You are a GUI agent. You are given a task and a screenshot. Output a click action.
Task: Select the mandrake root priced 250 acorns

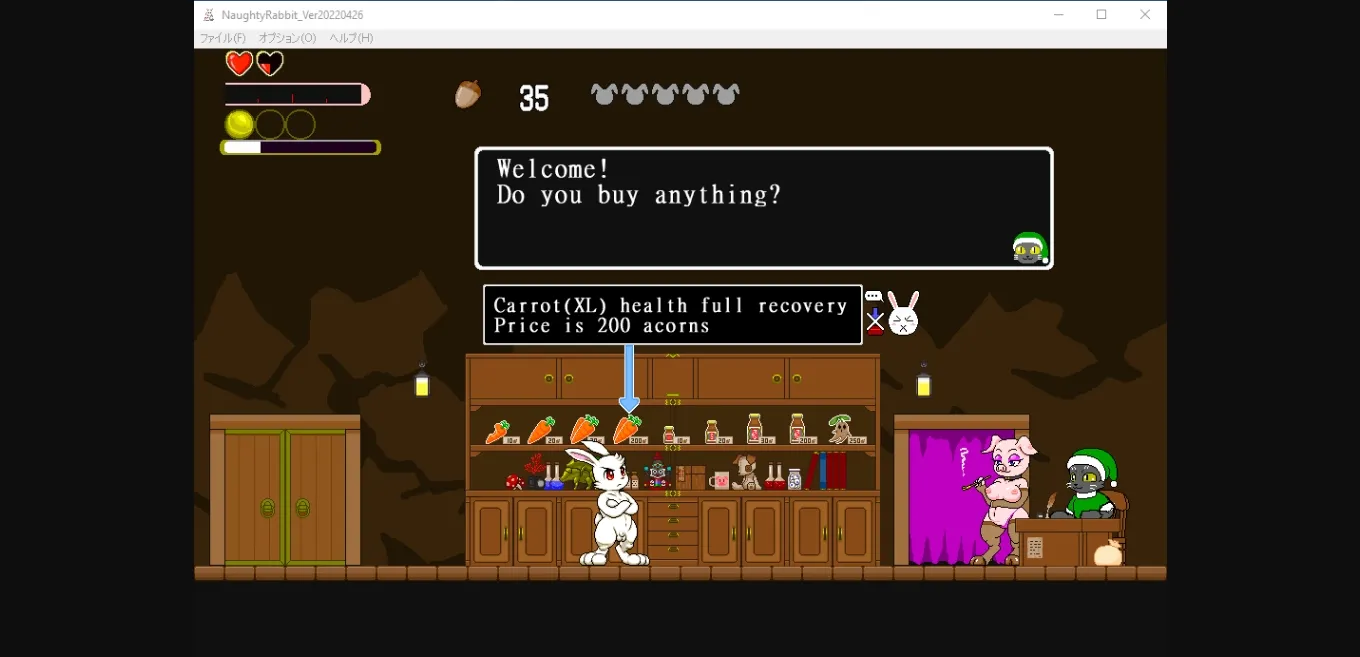840,429
